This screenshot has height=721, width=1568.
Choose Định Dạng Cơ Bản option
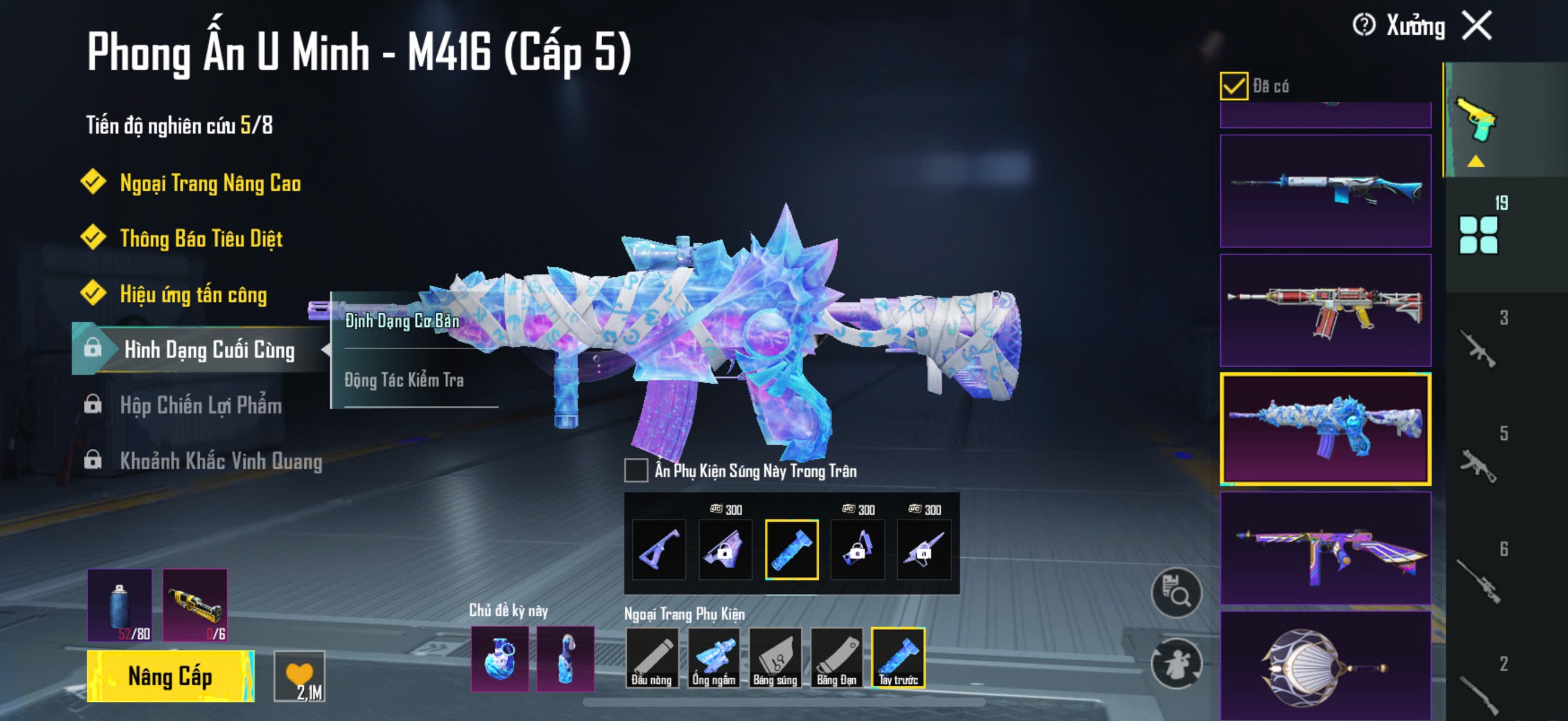coord(402,321)
